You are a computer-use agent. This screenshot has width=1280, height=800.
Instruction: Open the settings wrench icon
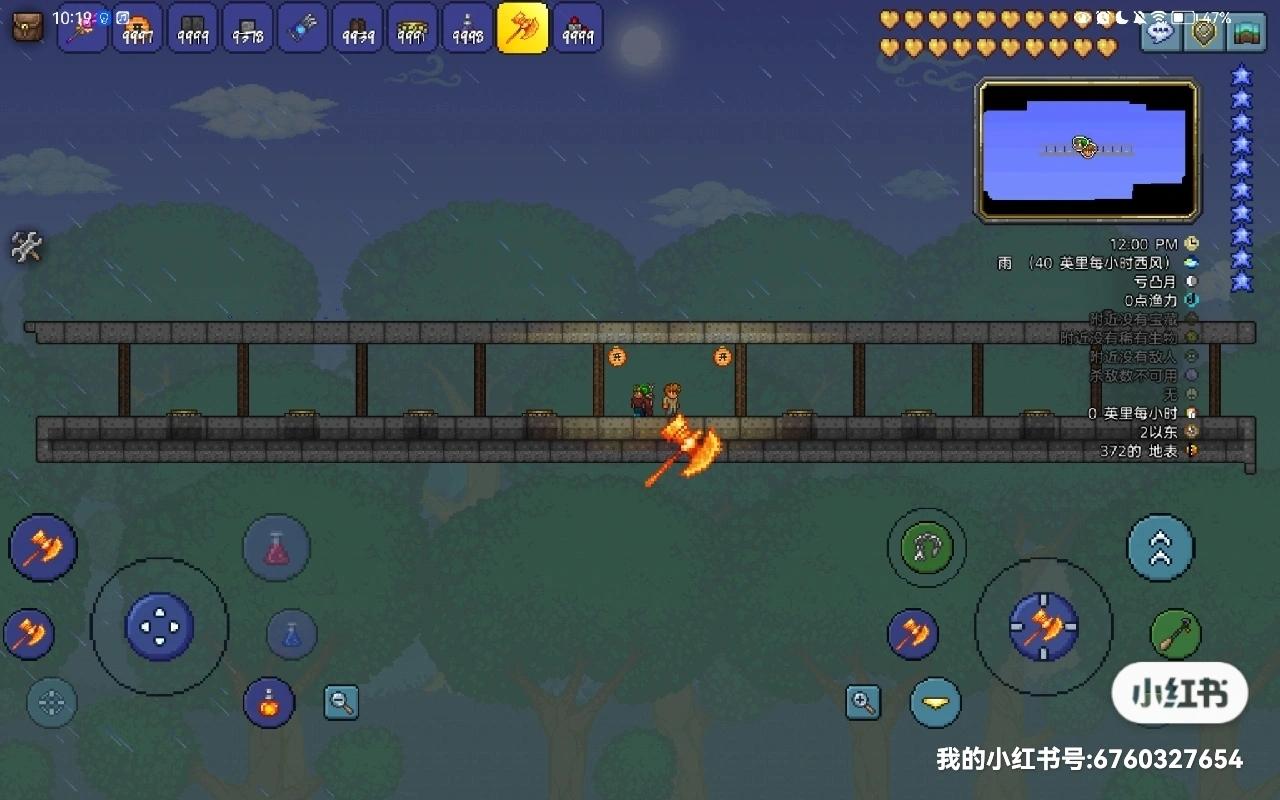(27, 247)
